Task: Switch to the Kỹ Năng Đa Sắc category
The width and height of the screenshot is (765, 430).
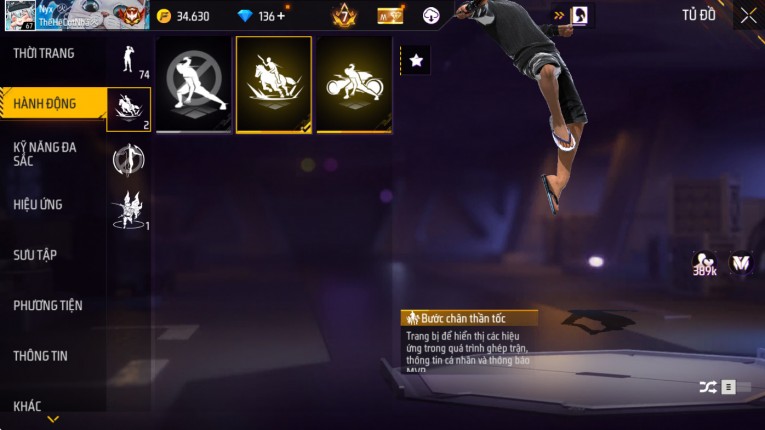Action: coord(45,154)
